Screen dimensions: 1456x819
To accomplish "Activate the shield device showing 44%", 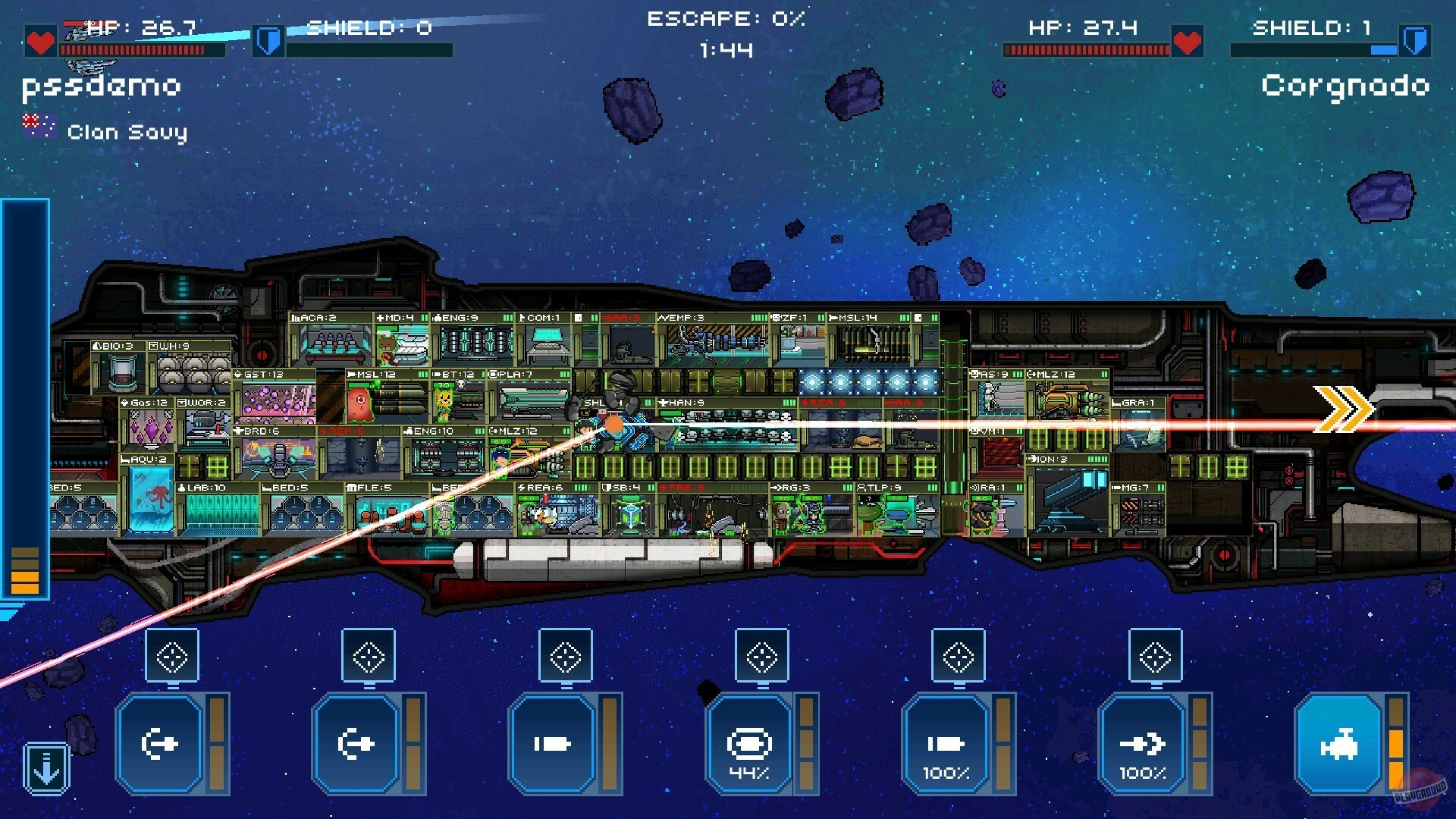I will [751, 743].
